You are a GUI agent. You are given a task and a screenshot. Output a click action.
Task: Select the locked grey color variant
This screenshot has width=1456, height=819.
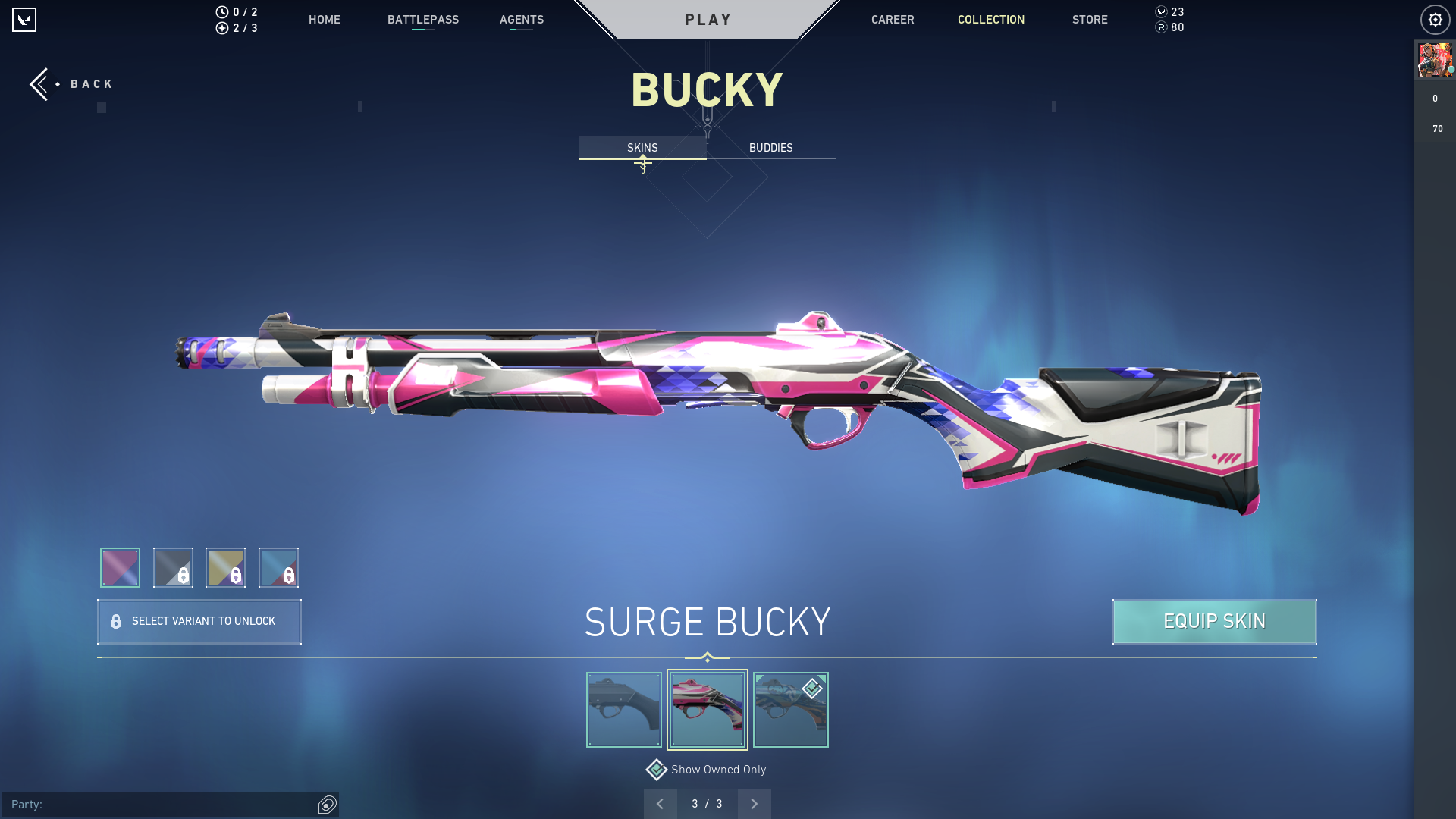coord(173,567)
